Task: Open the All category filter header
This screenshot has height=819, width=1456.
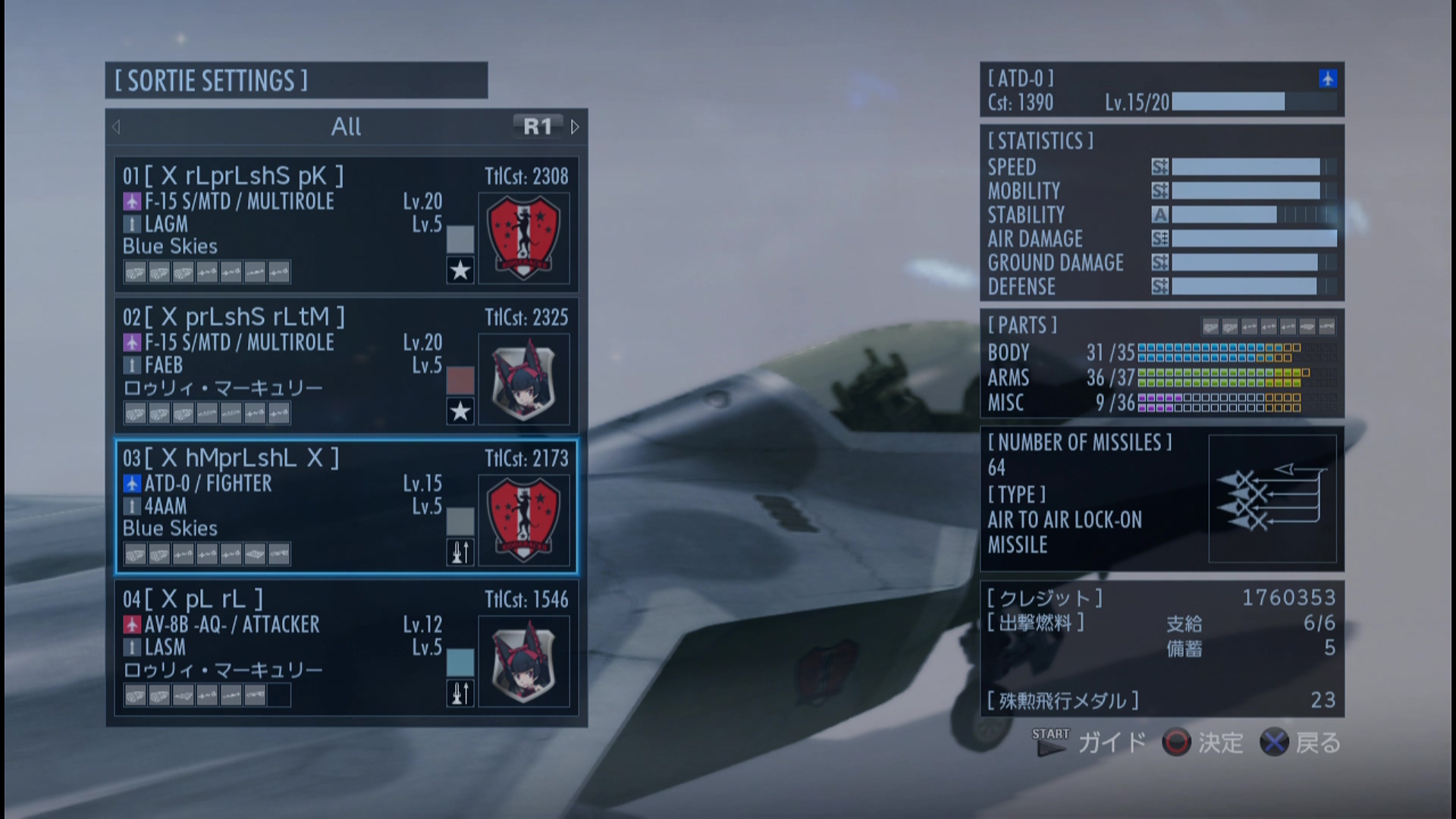Action: (346, 127)
